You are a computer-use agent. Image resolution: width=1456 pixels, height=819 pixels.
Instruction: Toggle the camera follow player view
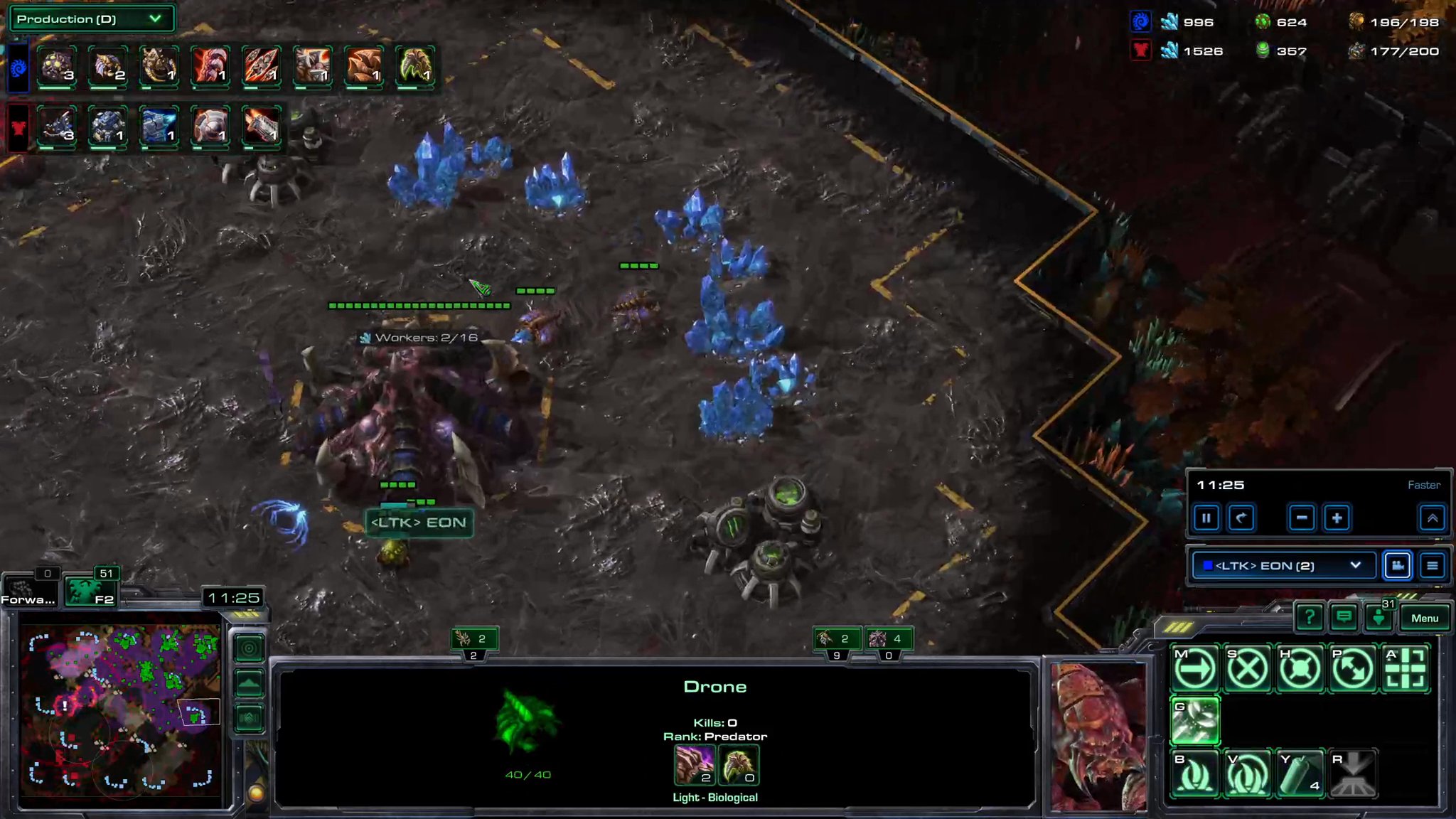[1398, 566]
